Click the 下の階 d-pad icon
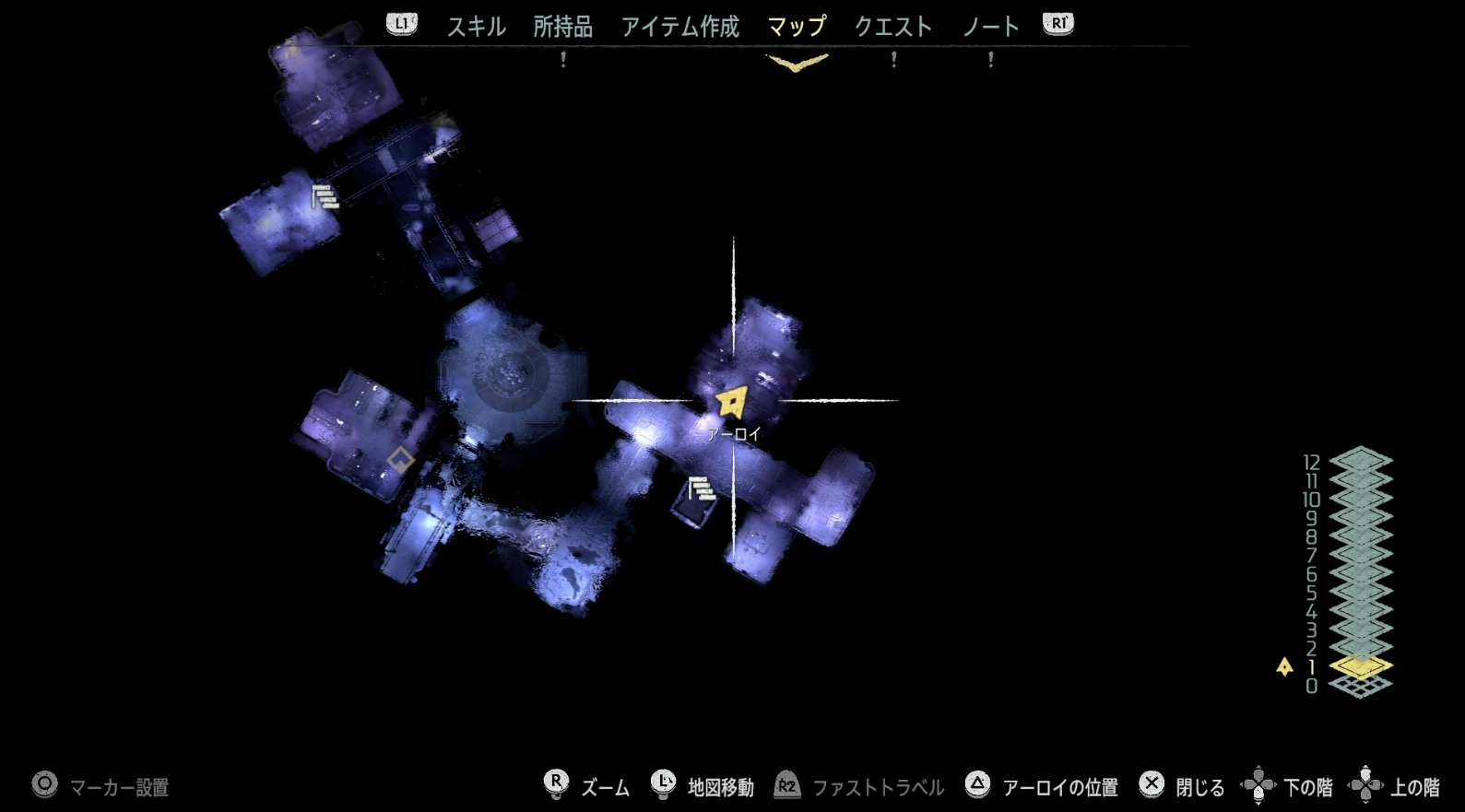Image resolution: width=1465 pixels, height=812 pixels. point(1260,785)
